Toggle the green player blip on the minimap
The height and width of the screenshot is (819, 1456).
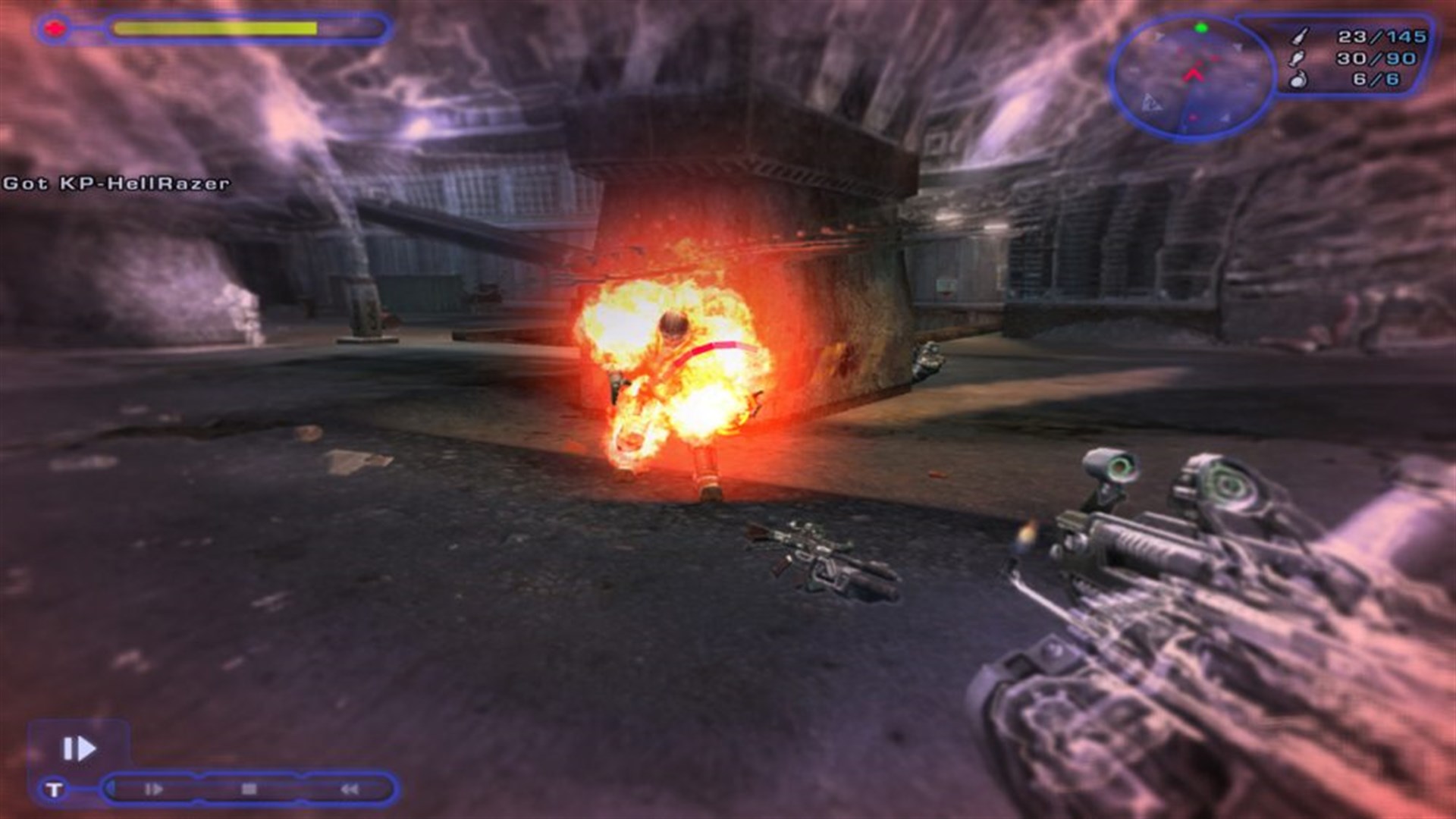pyautogui.click(x=1200, y=27)
